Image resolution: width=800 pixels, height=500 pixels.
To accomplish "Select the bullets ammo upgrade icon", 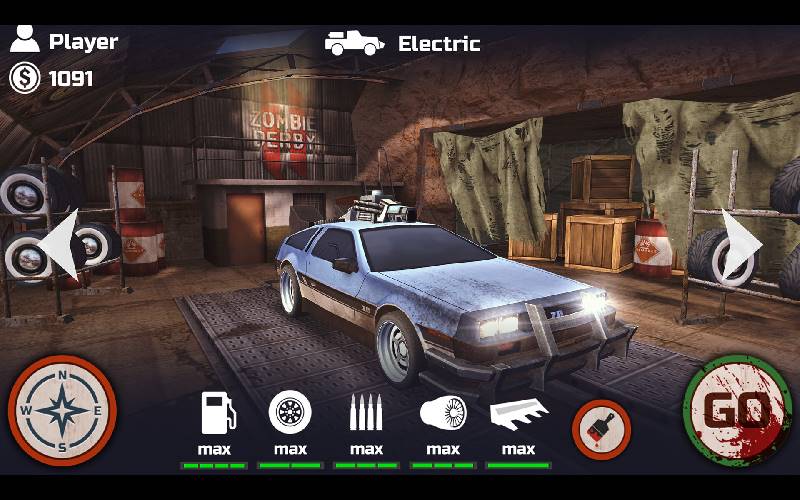I will [366, 412].
